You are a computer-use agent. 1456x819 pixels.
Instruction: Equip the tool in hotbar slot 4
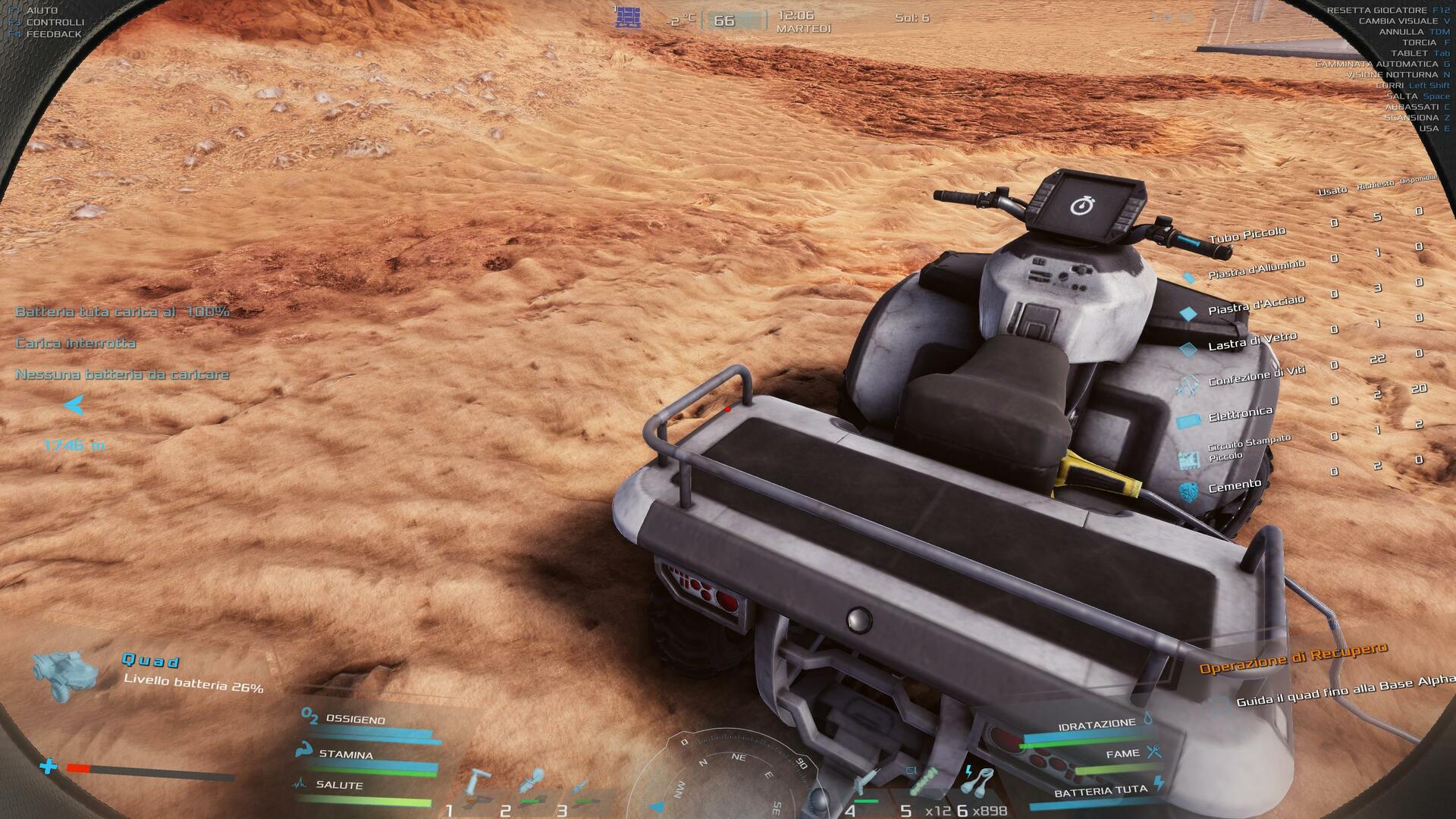click(868, 785)
